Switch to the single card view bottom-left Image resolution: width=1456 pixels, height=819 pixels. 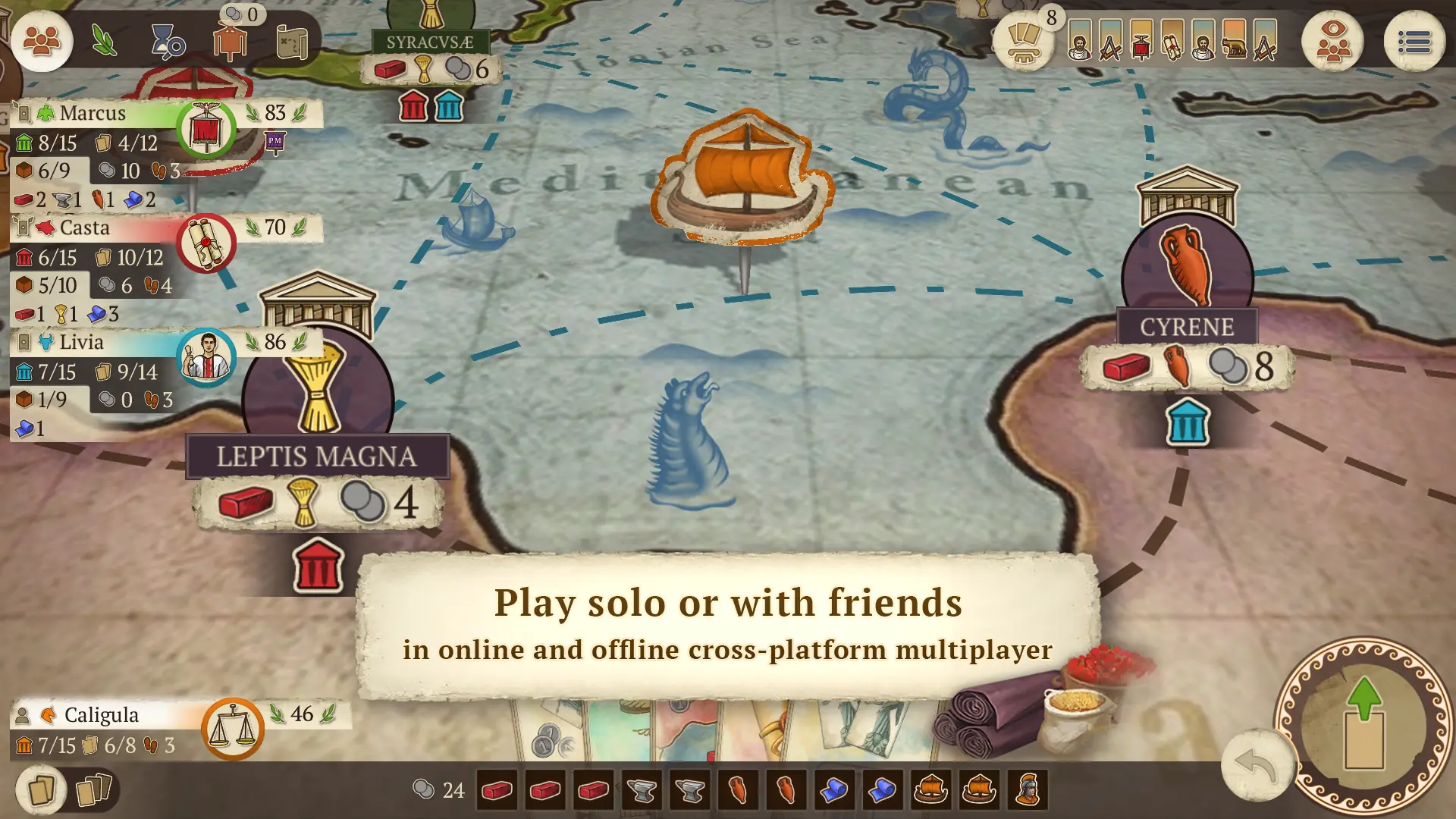click(42, 790)
